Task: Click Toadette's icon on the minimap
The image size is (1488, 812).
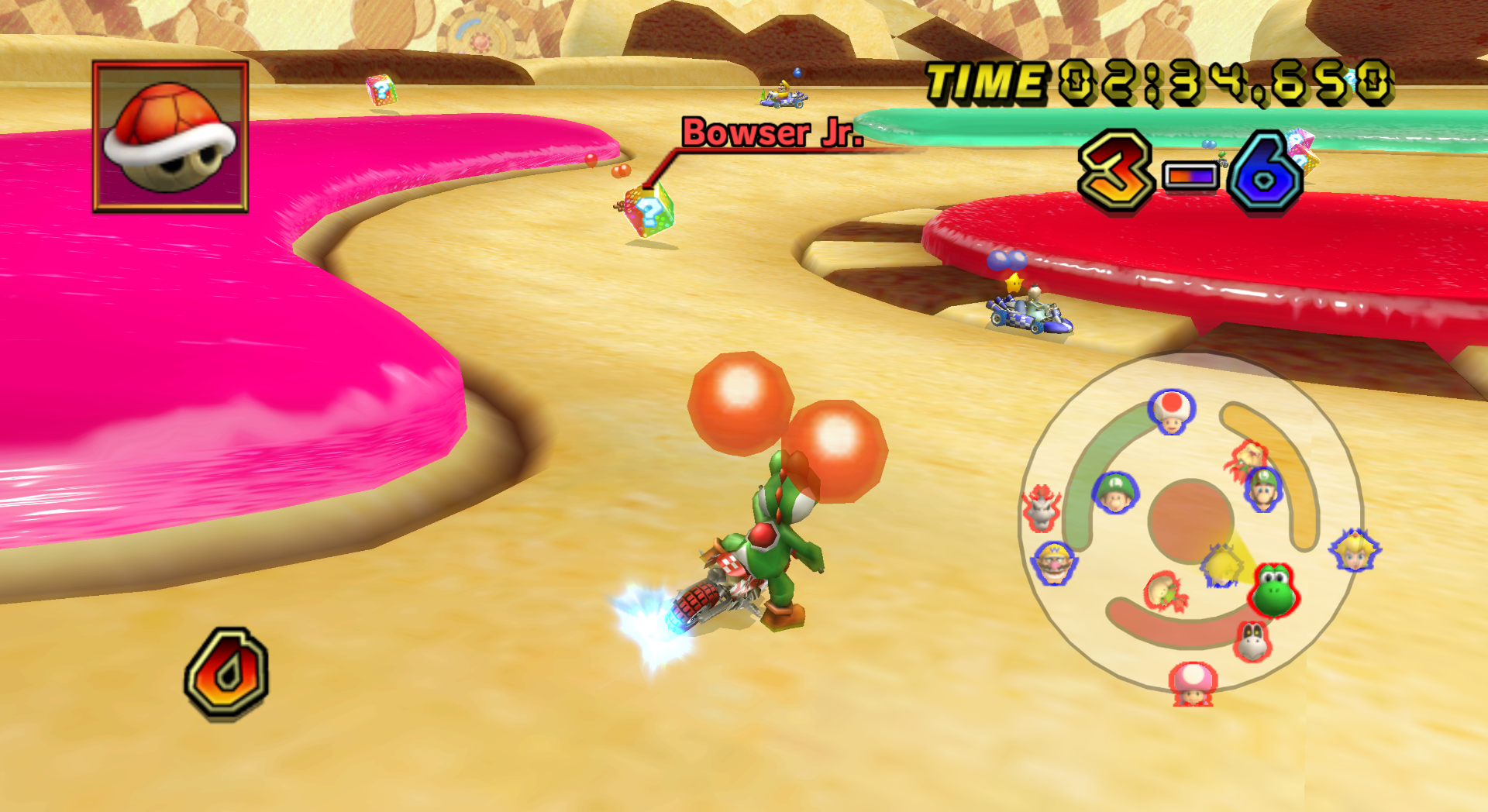Action: pyautogui.click(x=1193, y=683)
